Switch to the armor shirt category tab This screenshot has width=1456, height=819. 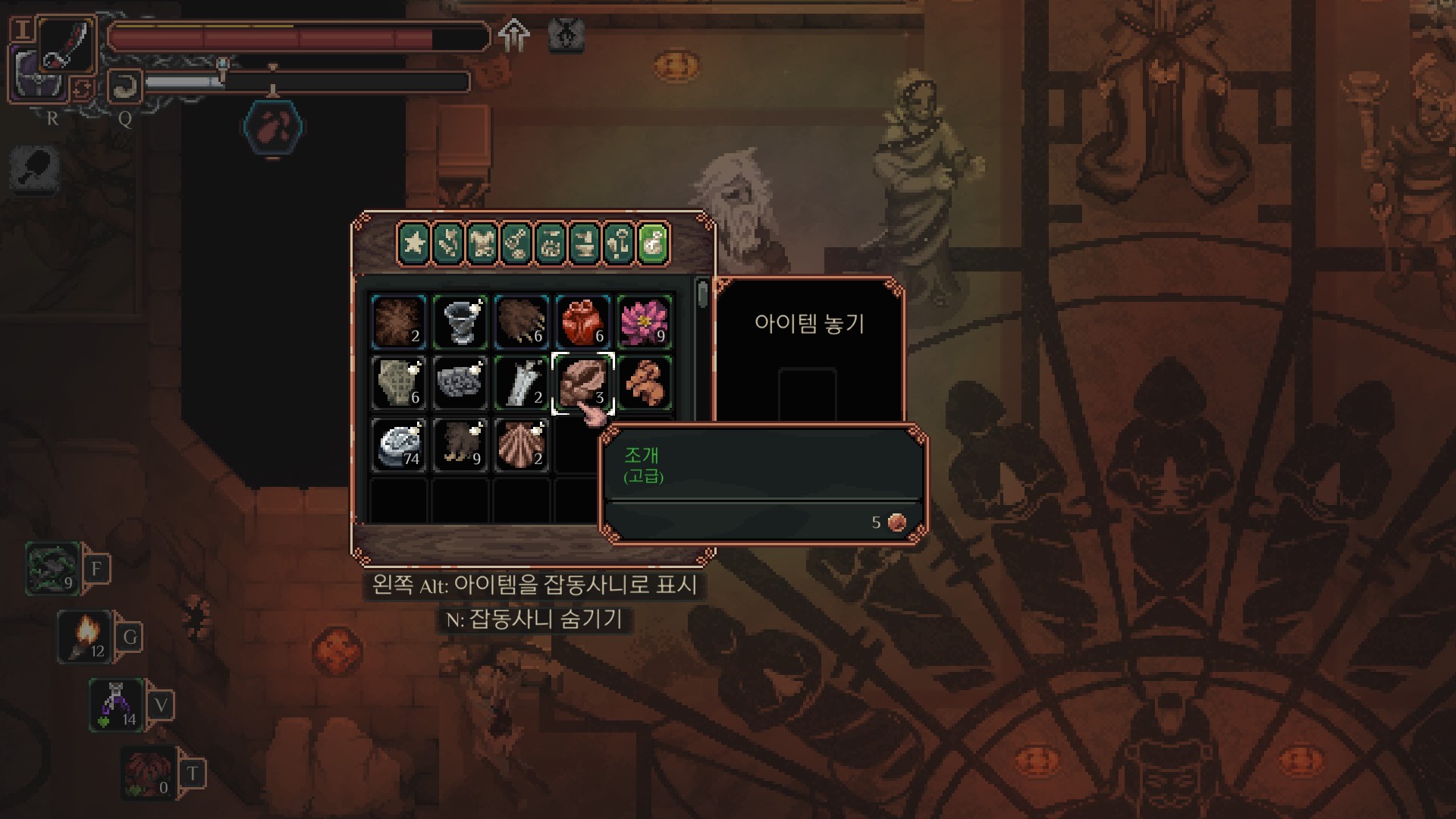[x=482, y=244]
